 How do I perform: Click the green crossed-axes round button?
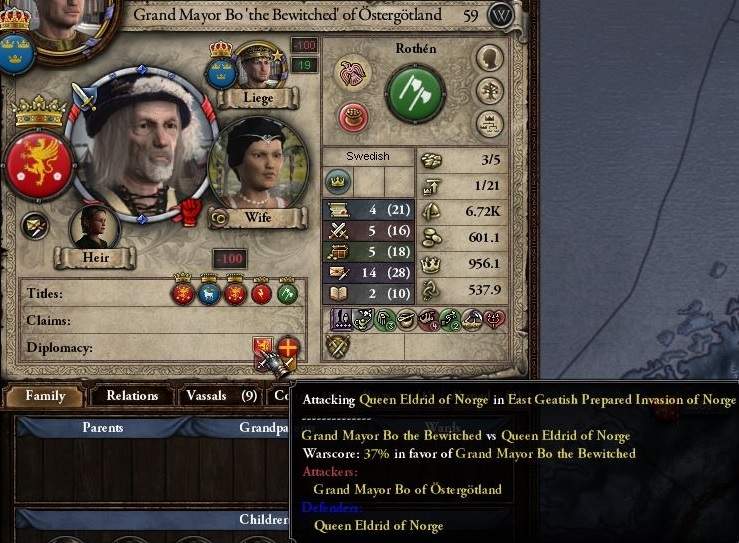click(415, 94)
